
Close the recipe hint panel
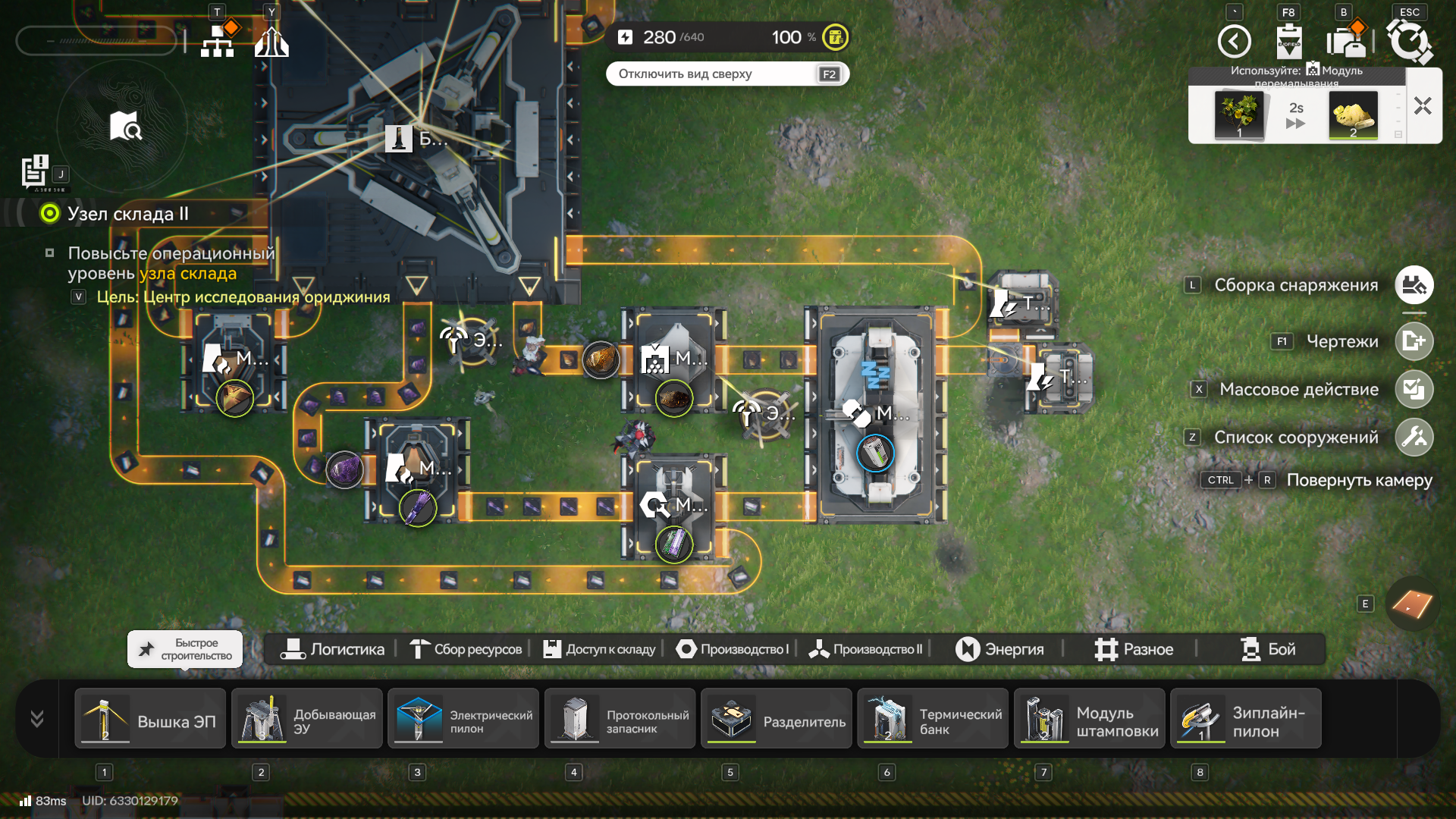click(1423, 106)
